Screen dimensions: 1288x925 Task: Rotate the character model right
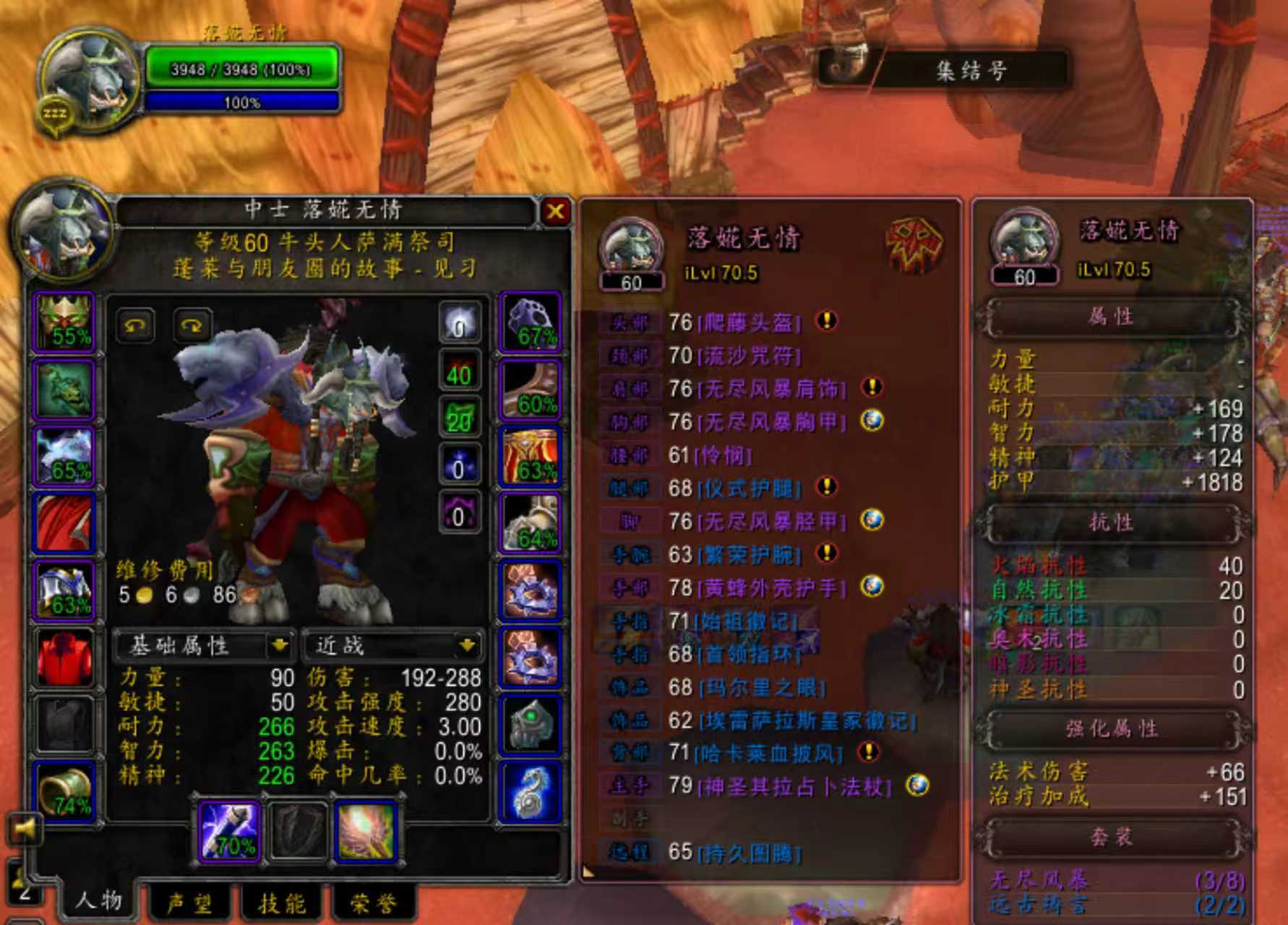tap(192, 326)
